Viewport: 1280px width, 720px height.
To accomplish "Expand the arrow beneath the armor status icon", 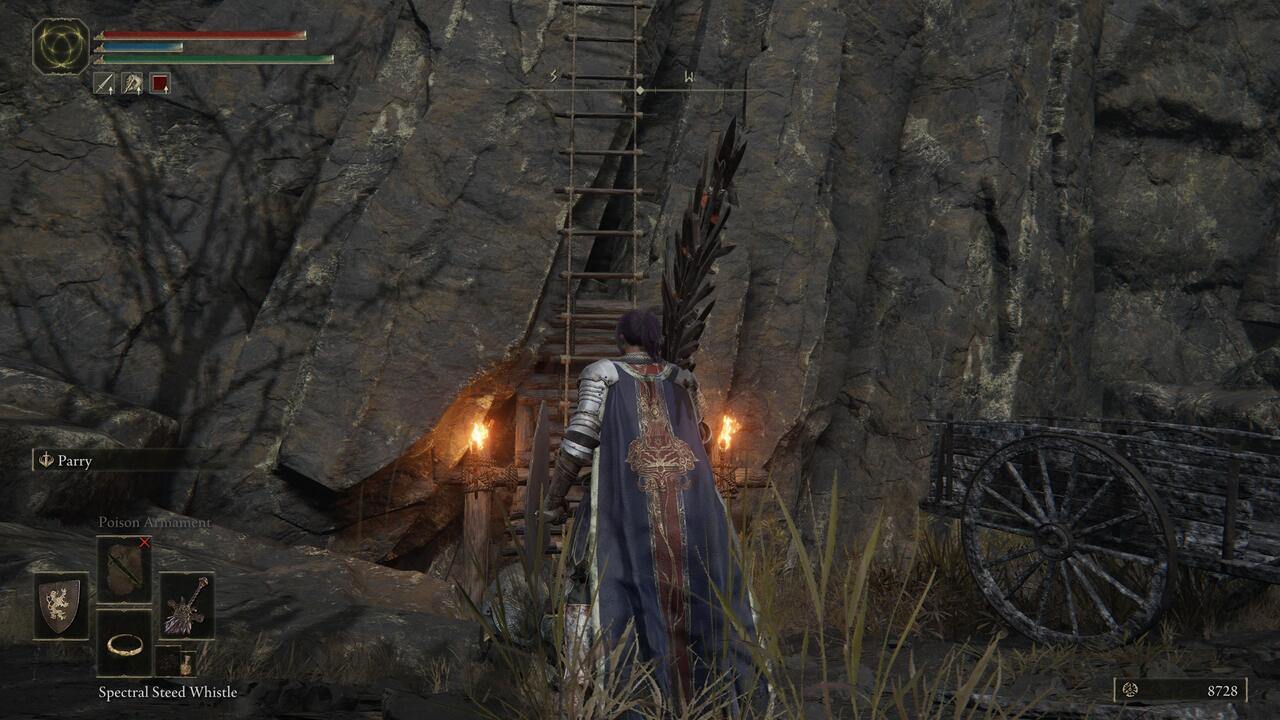I will [138, 89].
